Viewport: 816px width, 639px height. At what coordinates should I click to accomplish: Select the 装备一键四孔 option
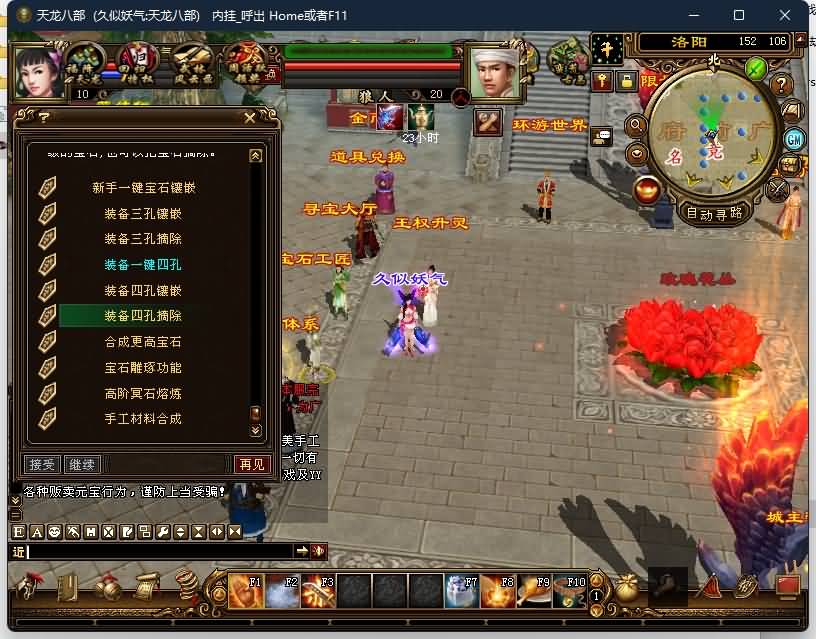tap(143, 265)
